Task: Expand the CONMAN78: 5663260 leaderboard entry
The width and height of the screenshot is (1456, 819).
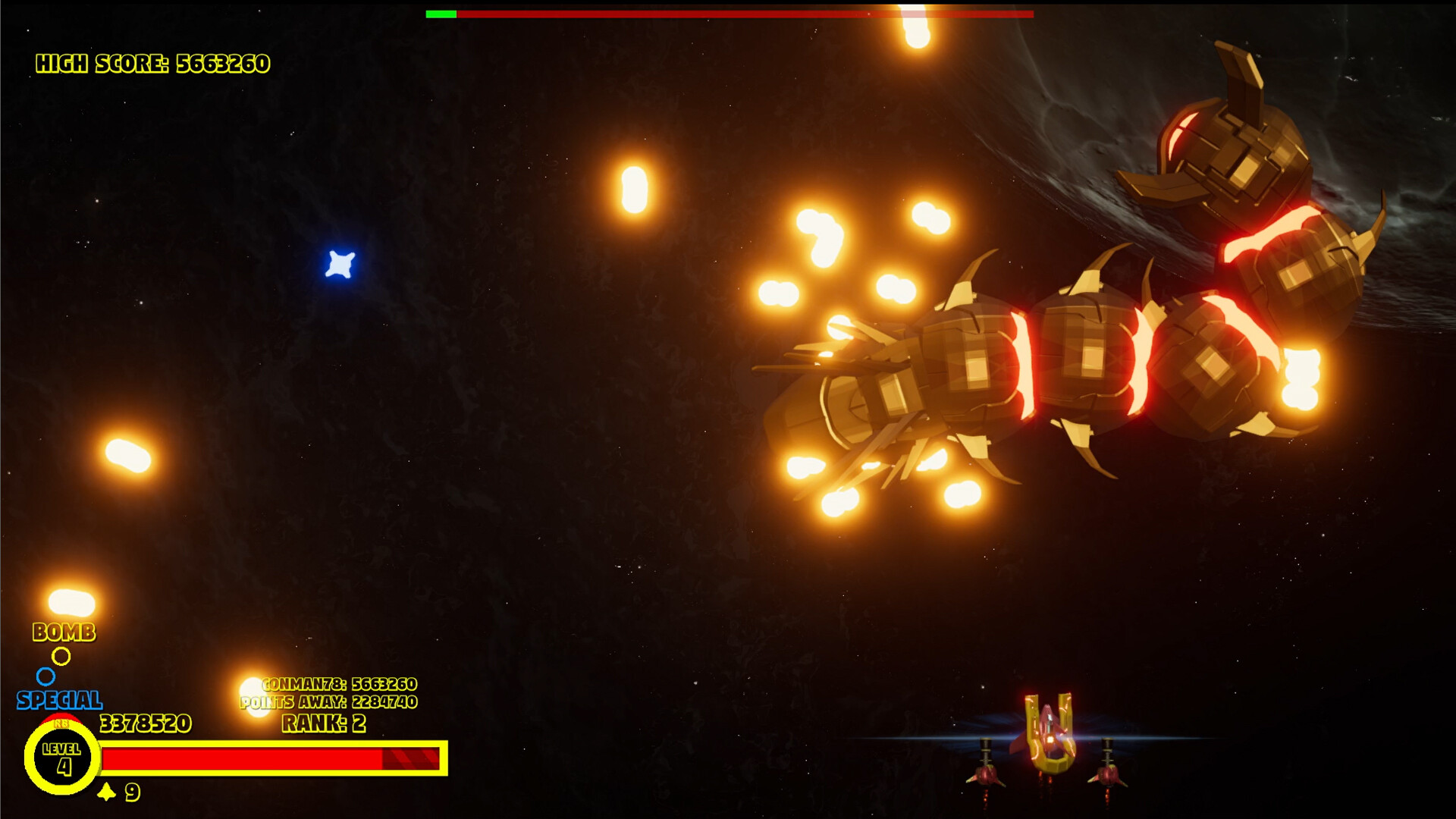Action: tap(338, 683)
